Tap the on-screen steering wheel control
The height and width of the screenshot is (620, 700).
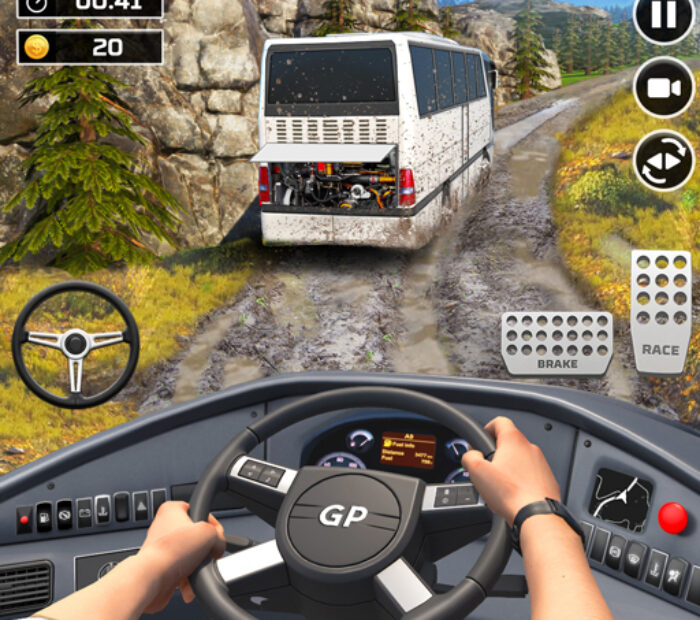75,344
